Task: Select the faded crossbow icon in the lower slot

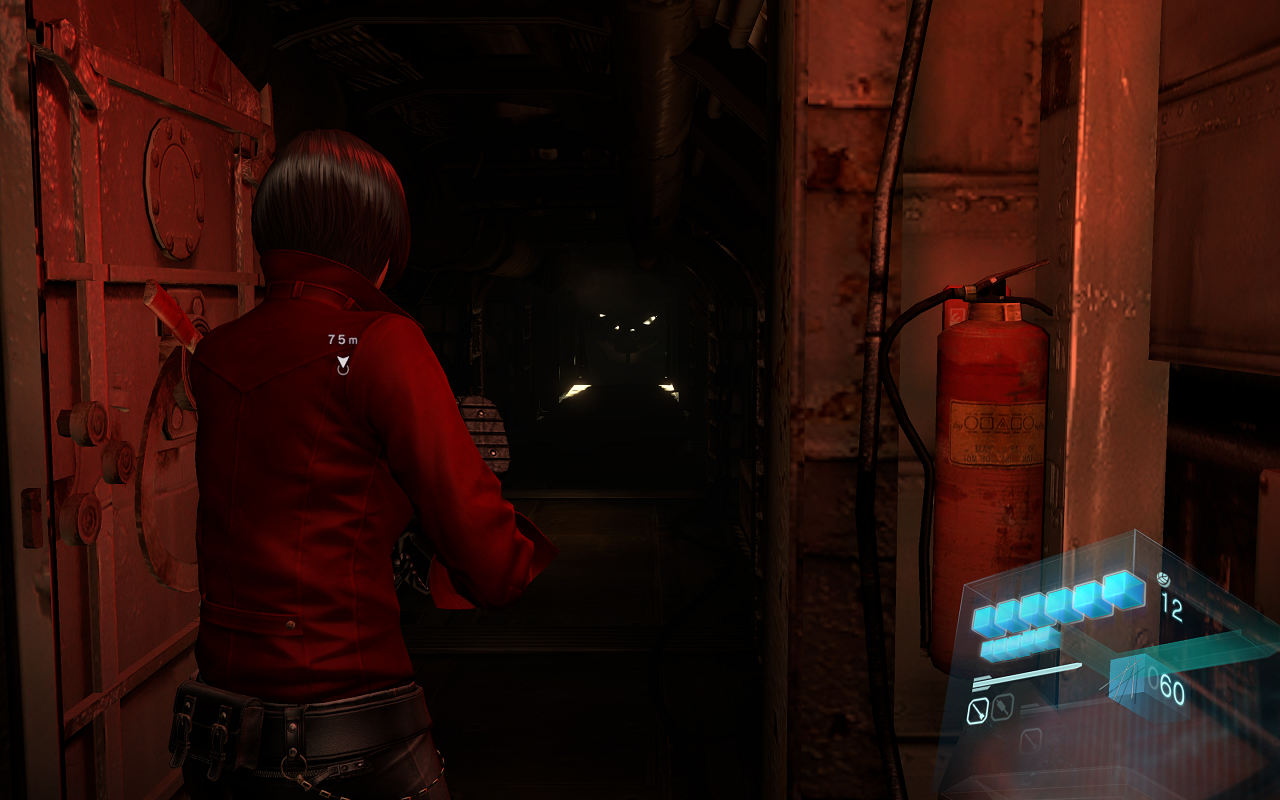Action: (1030, 739)
